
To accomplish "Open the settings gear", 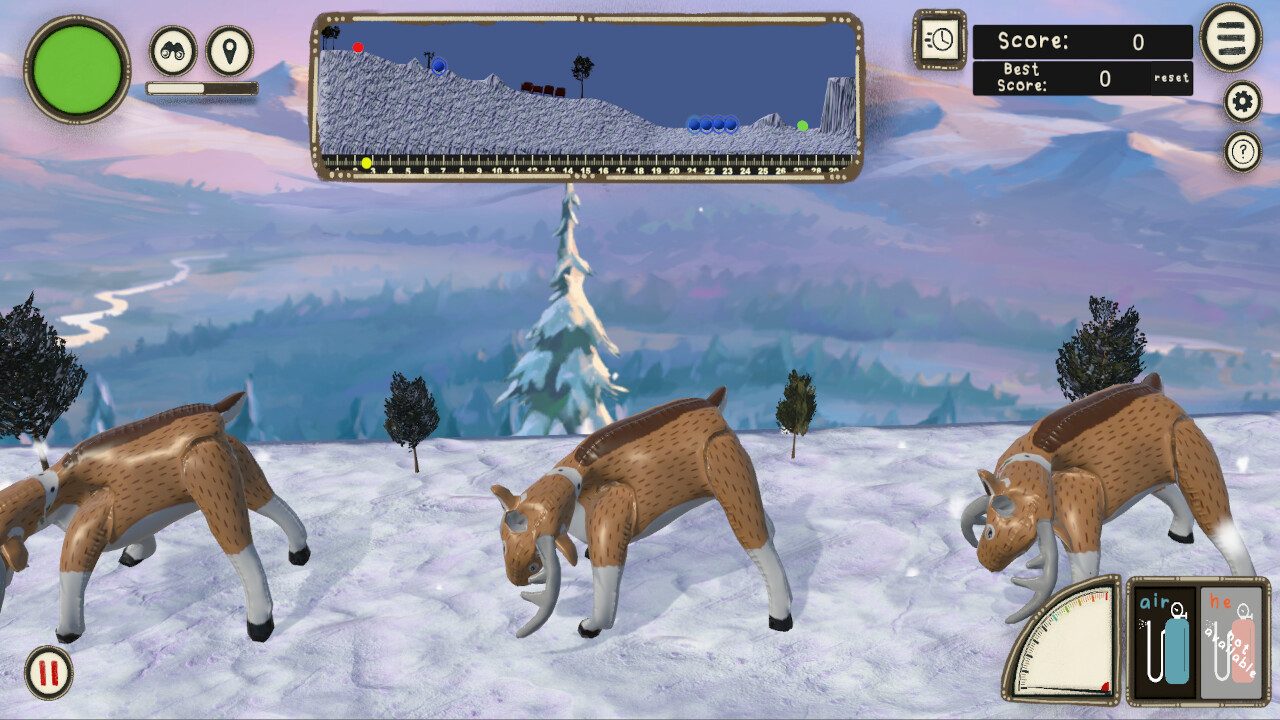I will coord(1241,101).
